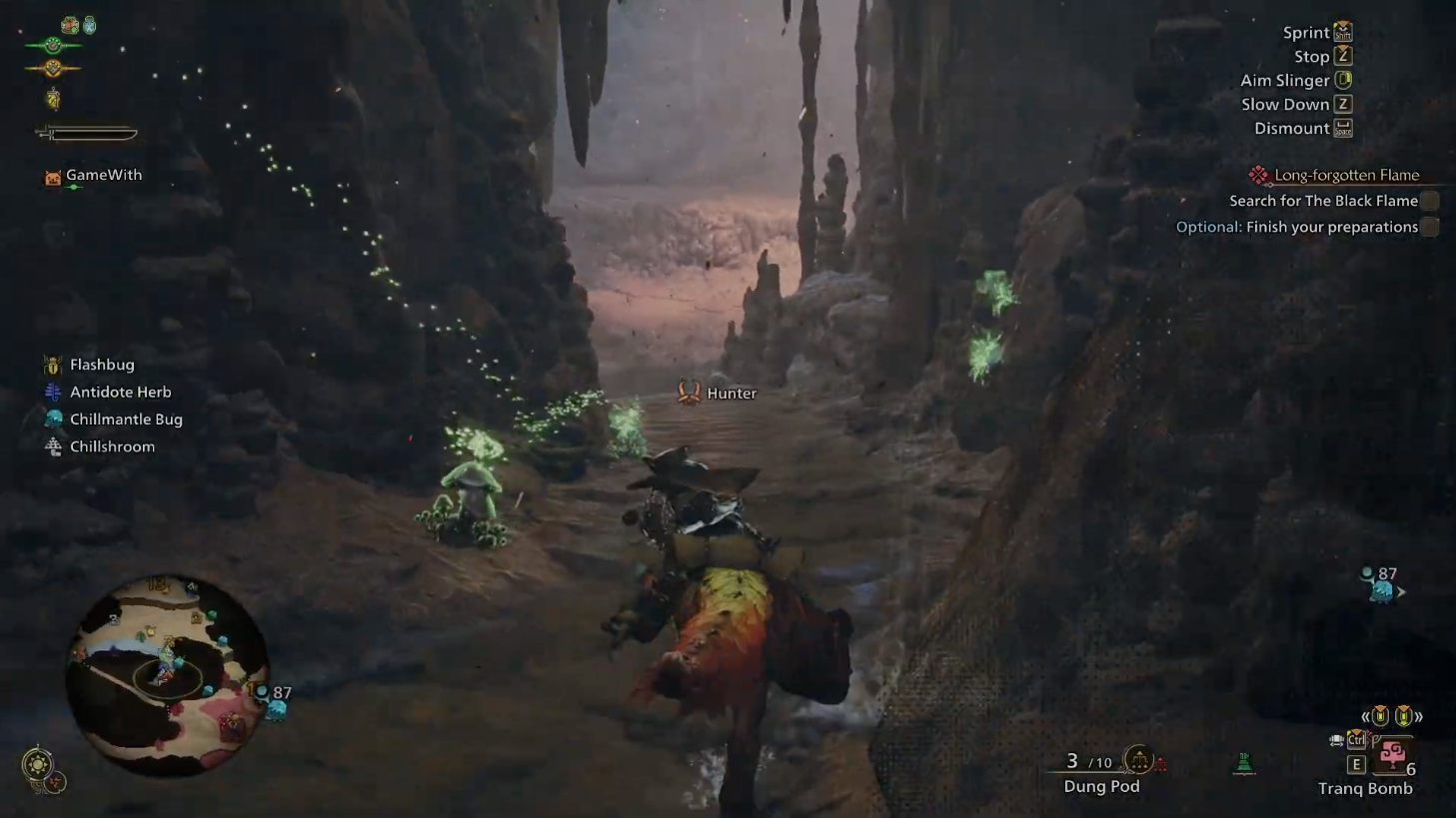Click the blue frost buff icon top left

[90, 24]
